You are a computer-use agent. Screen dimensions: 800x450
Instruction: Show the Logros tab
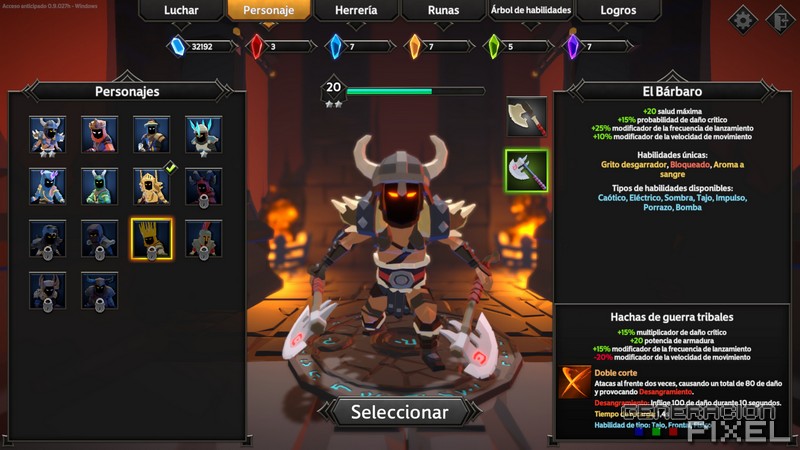click(x=618, y=10)
